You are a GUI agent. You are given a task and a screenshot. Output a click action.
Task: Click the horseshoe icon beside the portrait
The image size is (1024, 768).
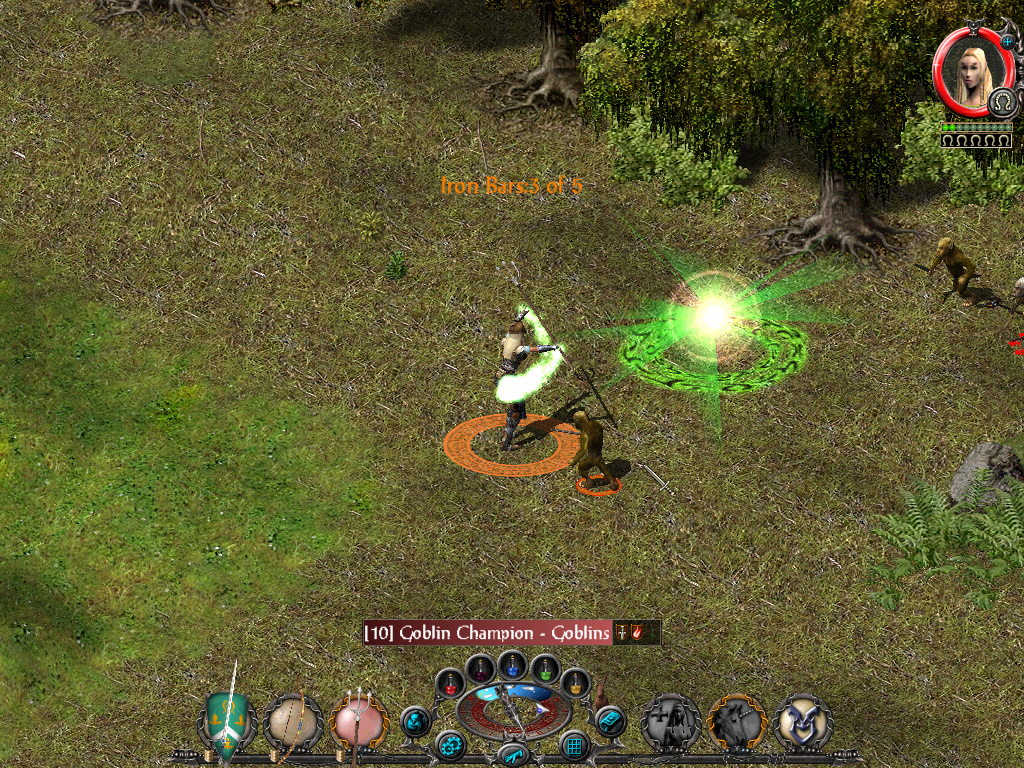click(x=1001, y=103)
